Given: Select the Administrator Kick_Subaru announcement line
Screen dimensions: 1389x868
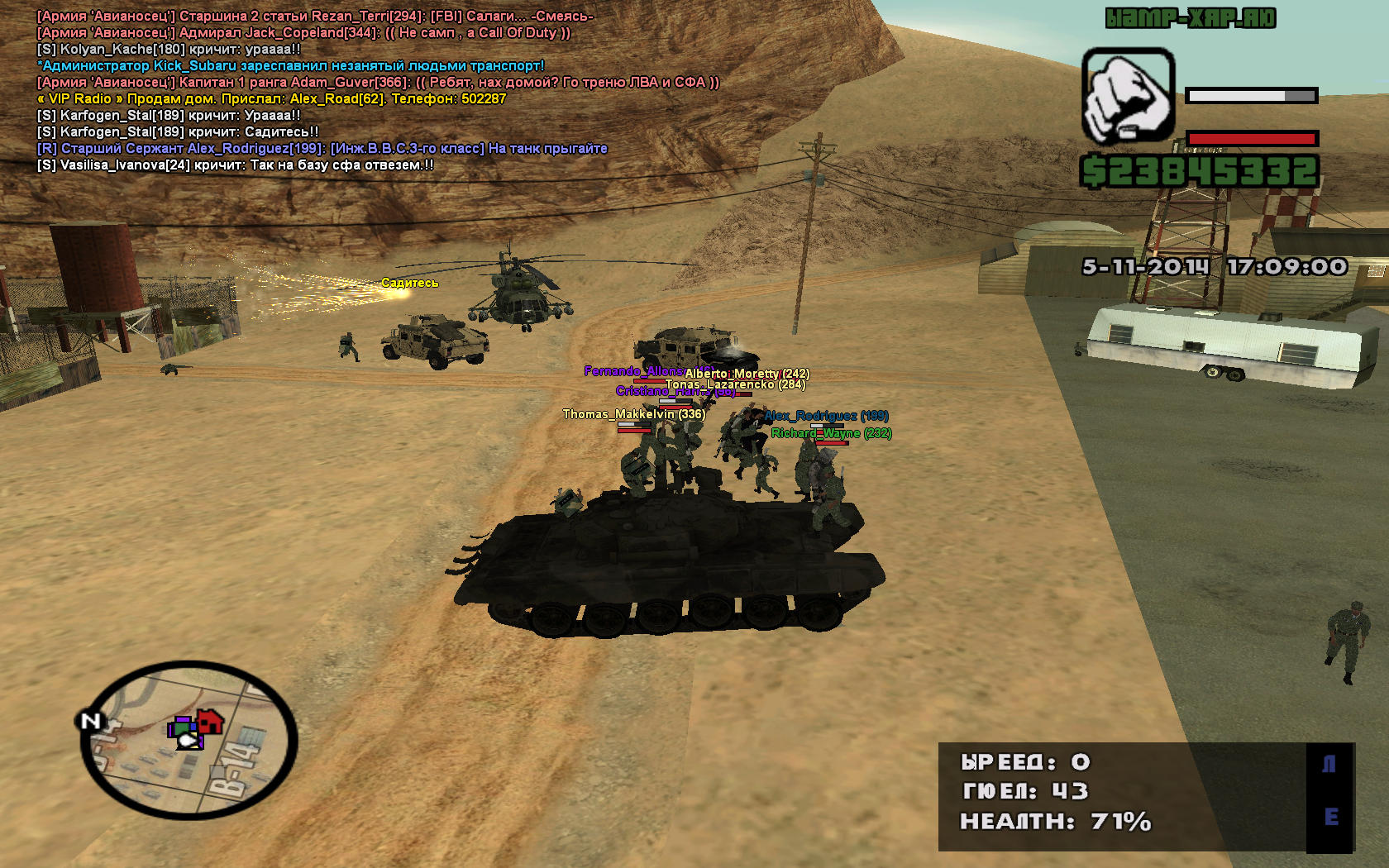Looking at the screenshot, I should coord(291,66).
